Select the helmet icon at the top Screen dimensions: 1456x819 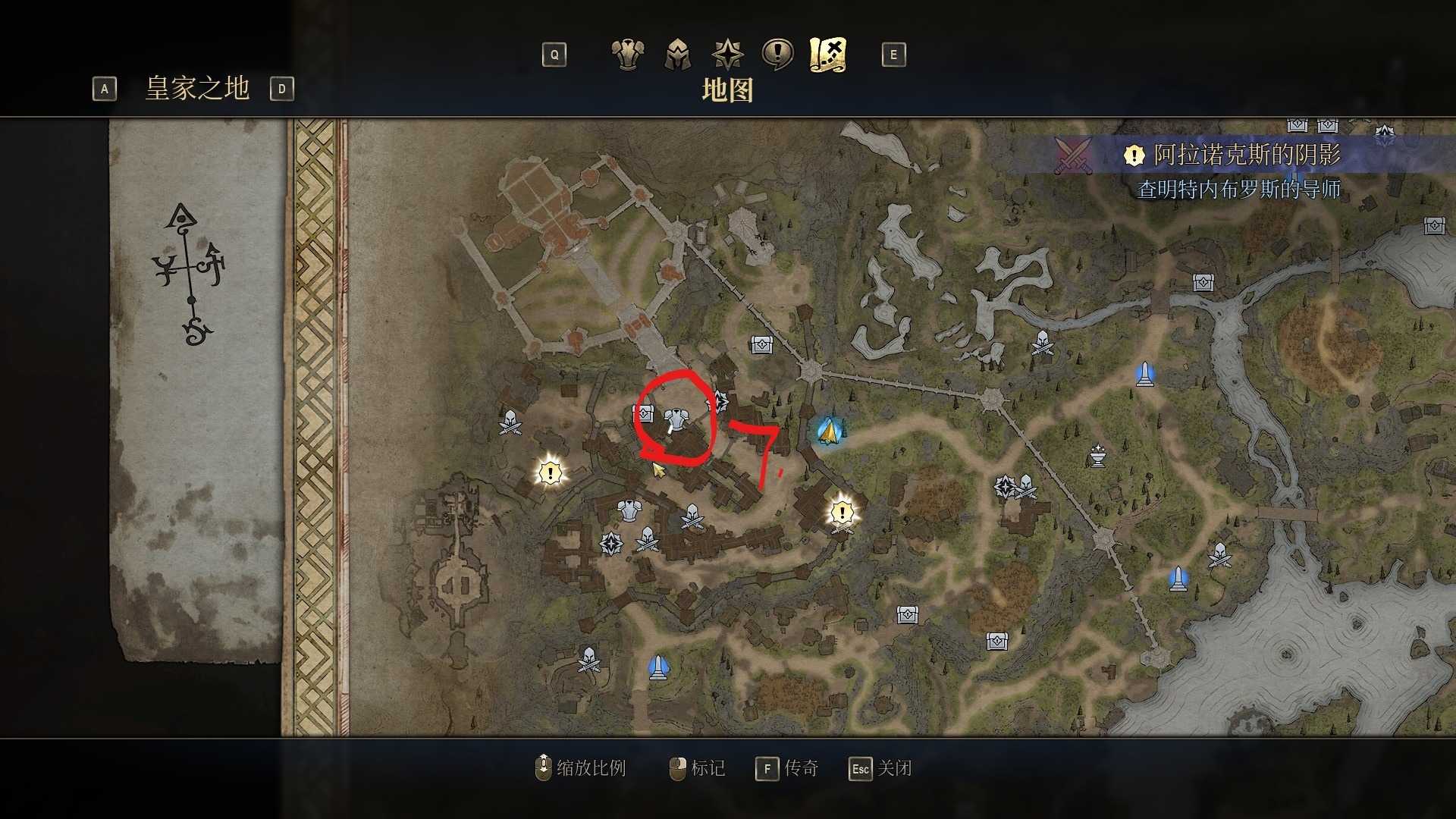[679, 55]
